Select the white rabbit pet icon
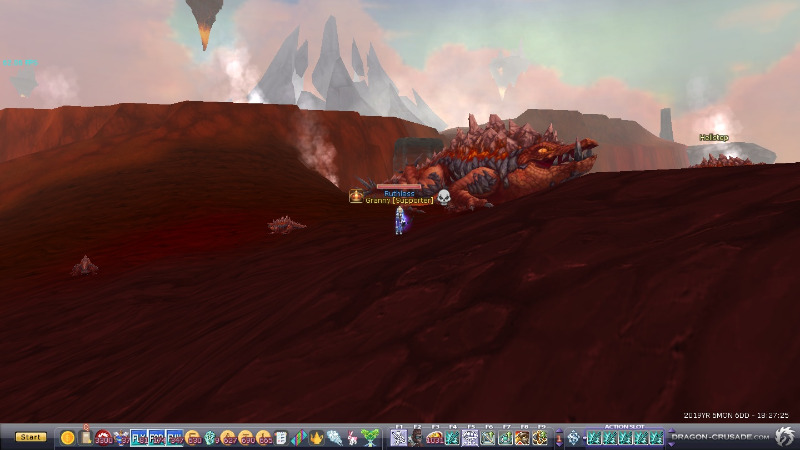Image resolution: width=800 pixels, height=450 pixels. (351, 437)
